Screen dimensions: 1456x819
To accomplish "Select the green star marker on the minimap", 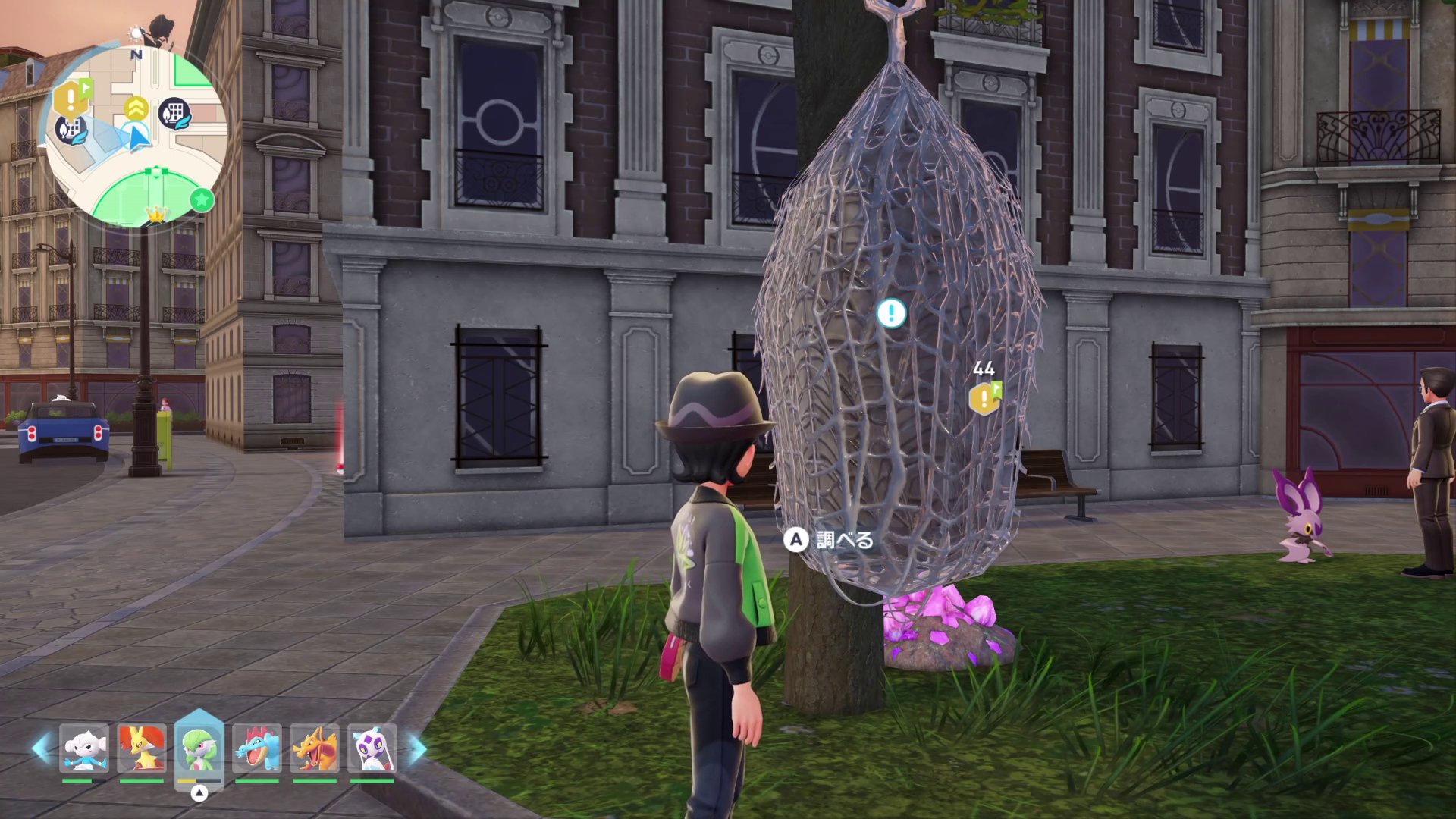I will 202,200.
